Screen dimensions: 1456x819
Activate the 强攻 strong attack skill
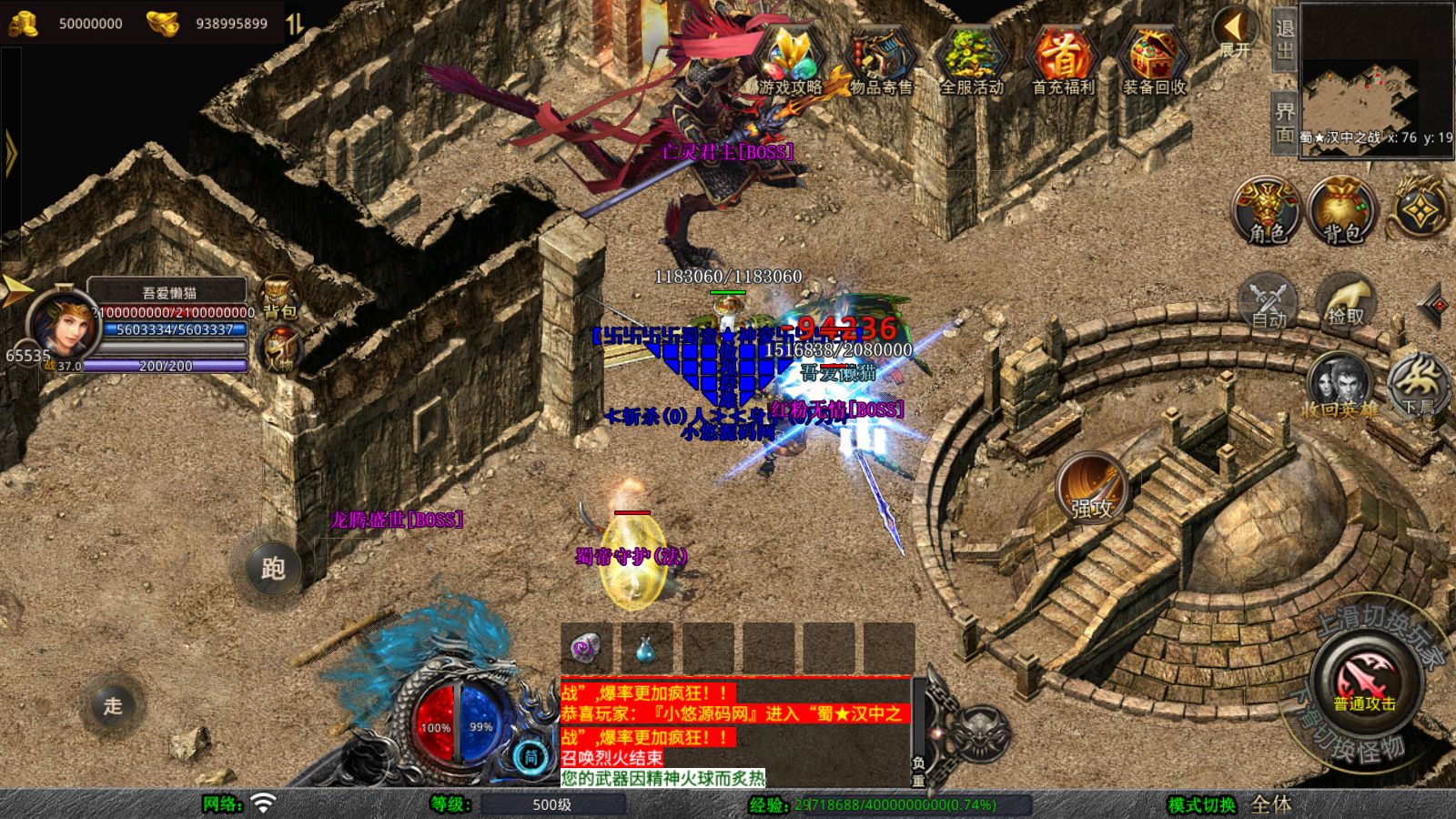(x=1091, y=488)
